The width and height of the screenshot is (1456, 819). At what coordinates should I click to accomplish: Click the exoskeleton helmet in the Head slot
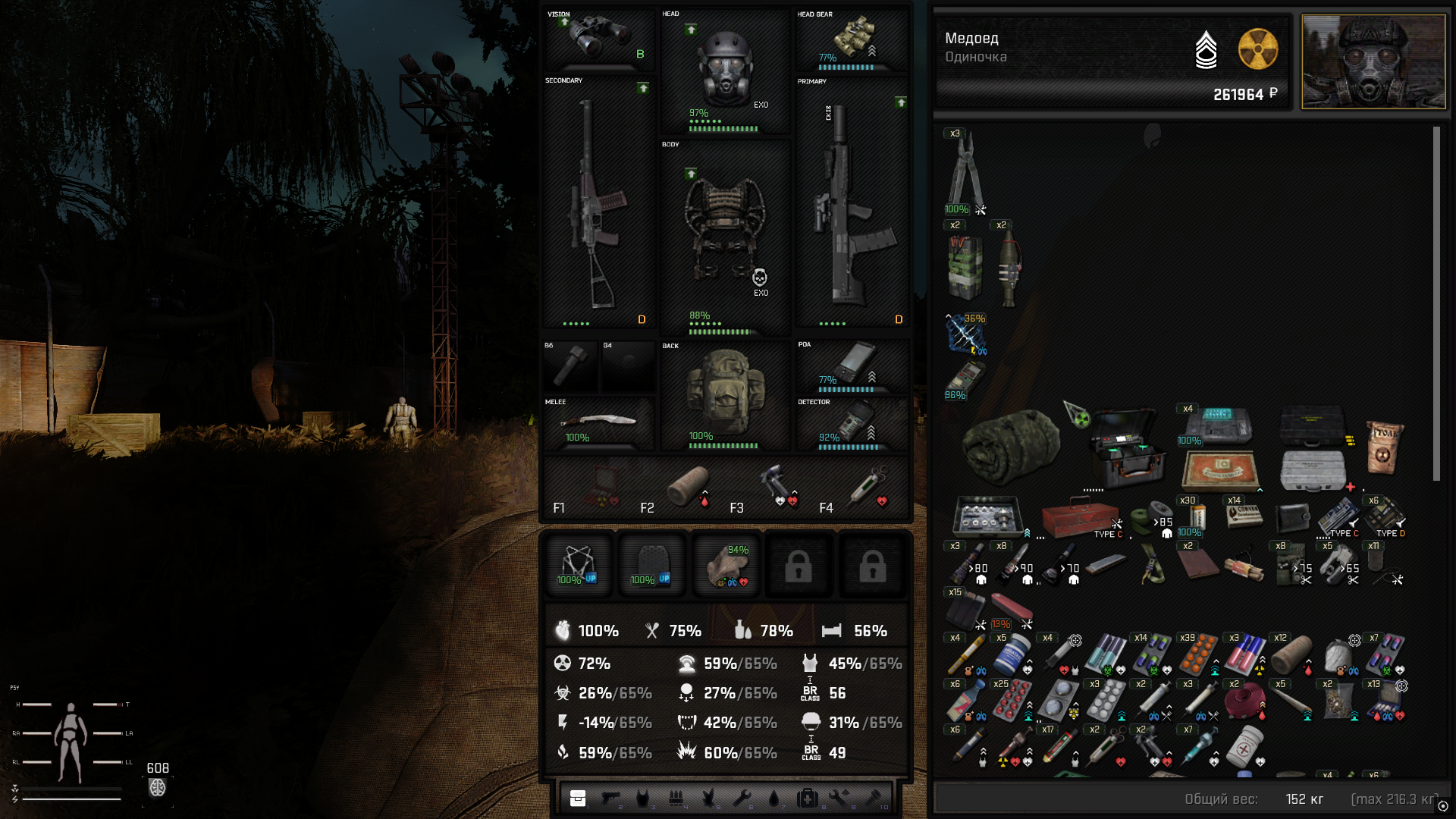click(724, 68)
